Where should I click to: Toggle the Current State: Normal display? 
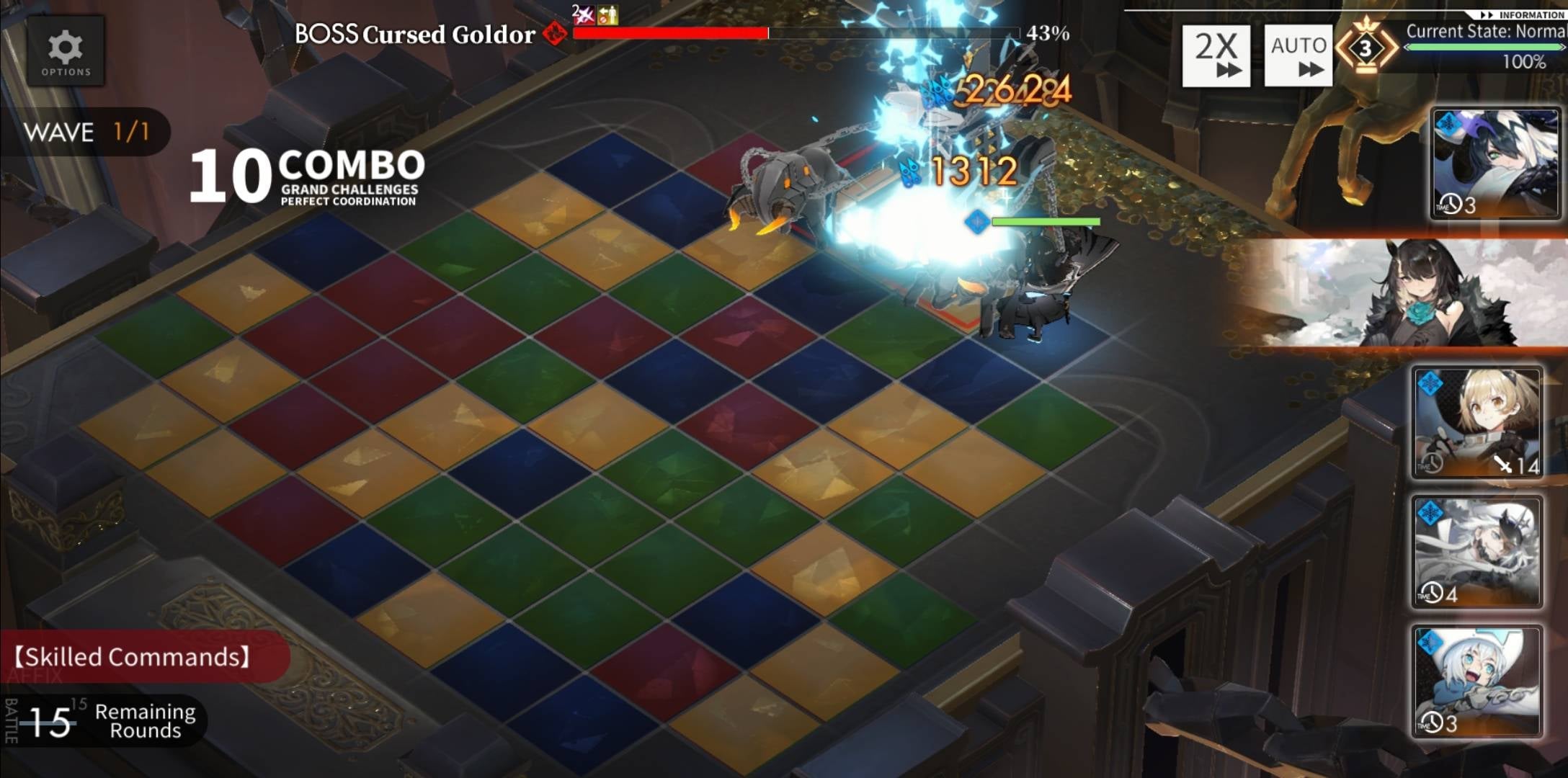click(x=1490, y=32)
